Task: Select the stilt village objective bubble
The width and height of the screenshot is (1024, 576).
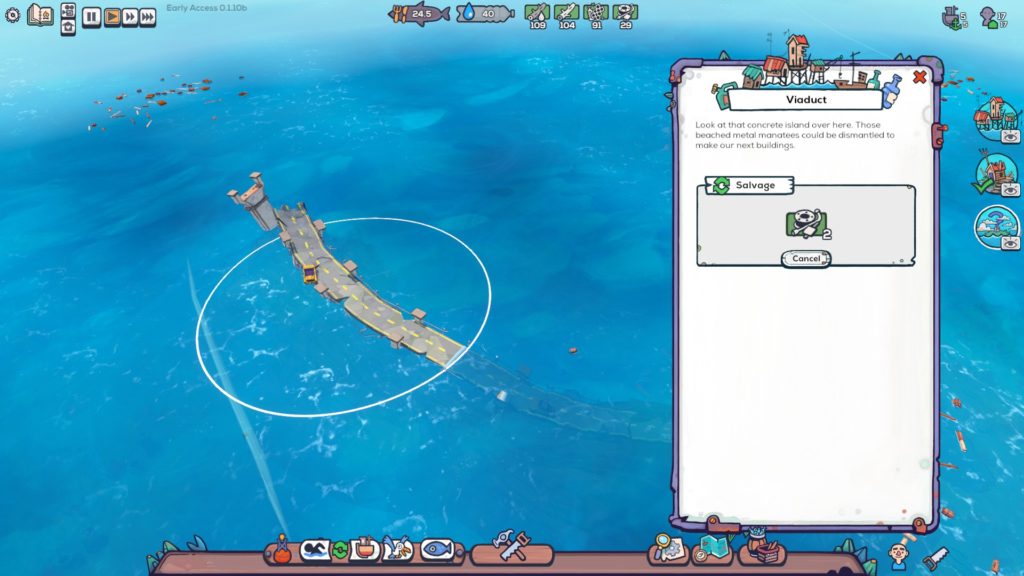Action: 996,116
